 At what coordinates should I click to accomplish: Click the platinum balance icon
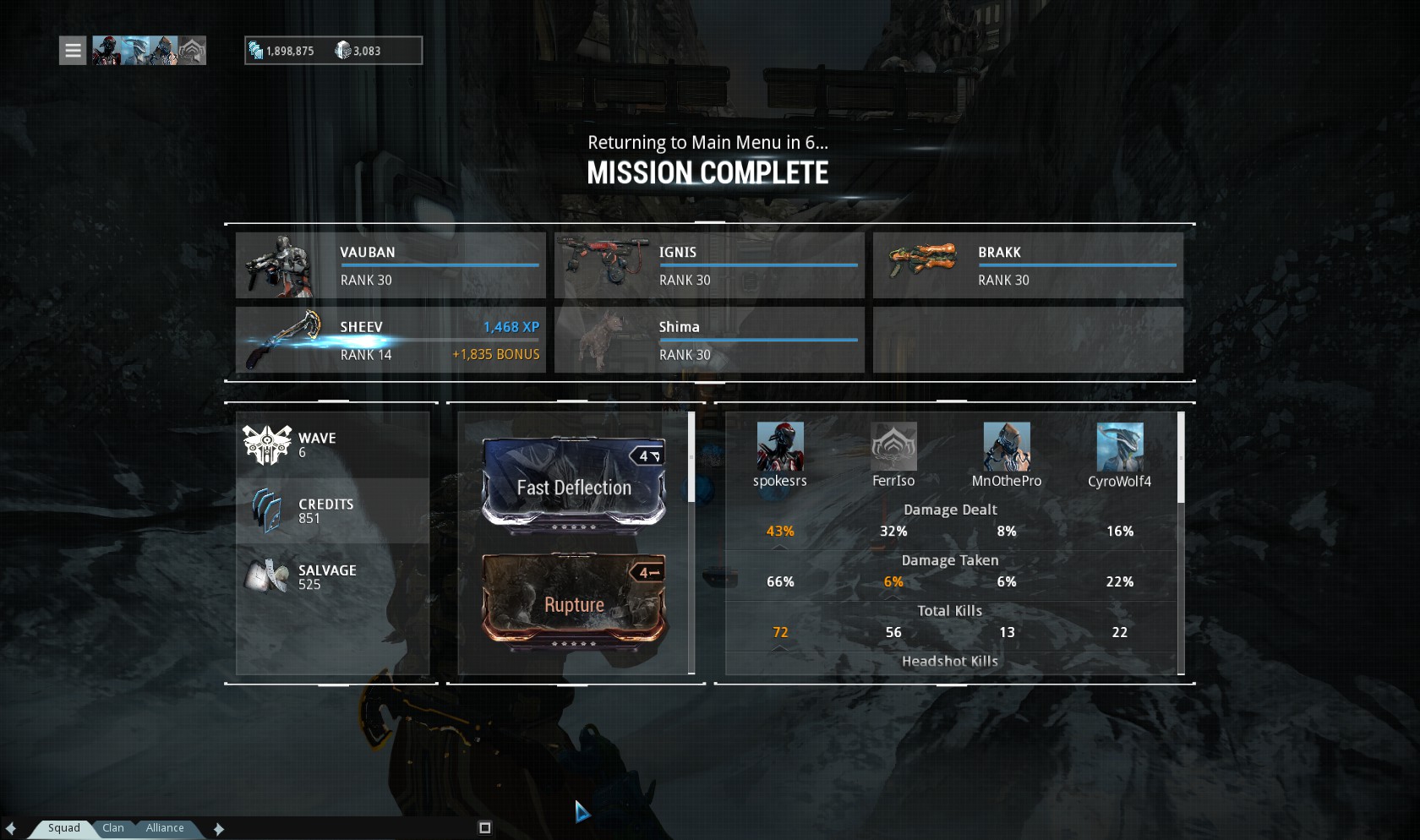343,51
